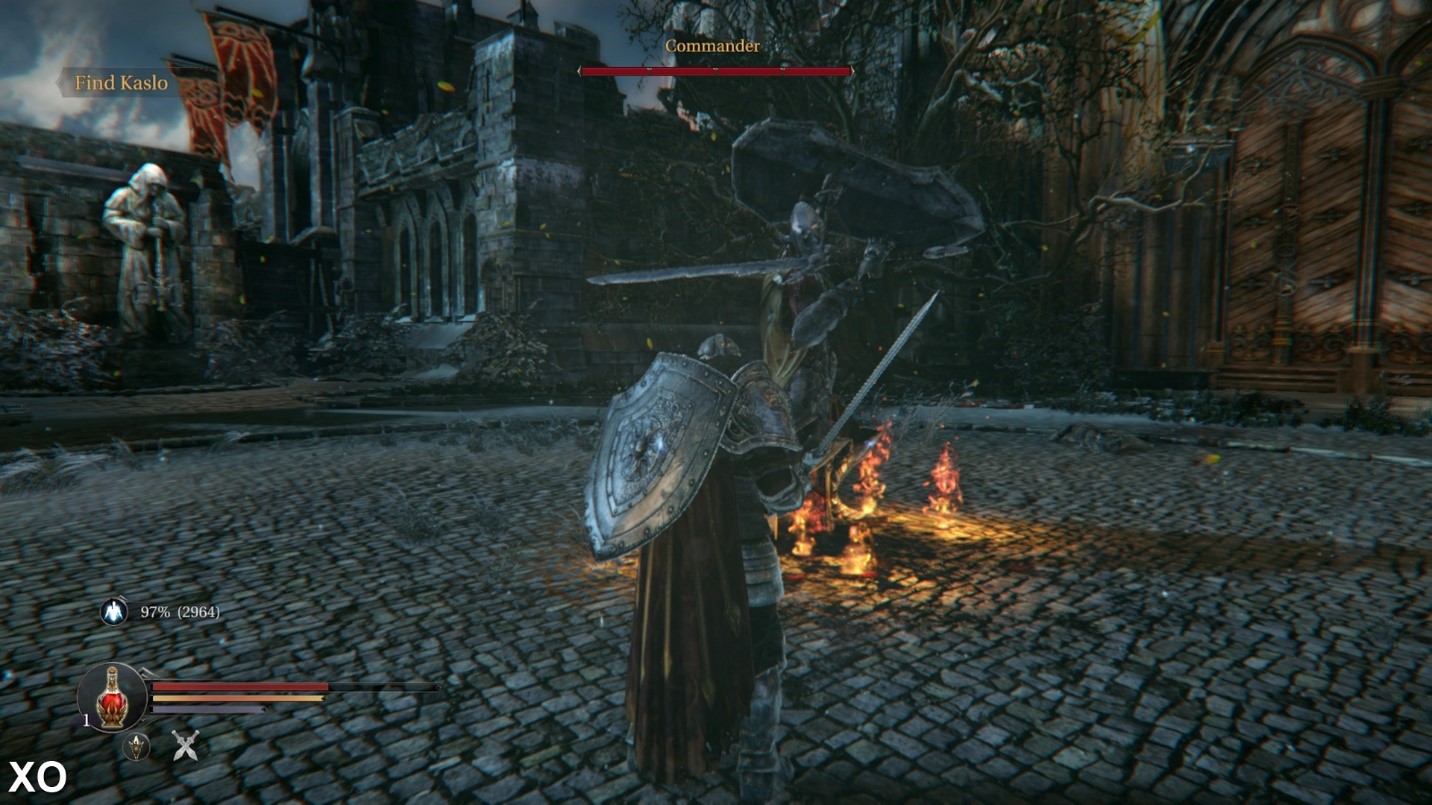This screenshot has width=1432, height=805.
Task: Click the 97% (2964) experience readout
Action: click(180, 611)
